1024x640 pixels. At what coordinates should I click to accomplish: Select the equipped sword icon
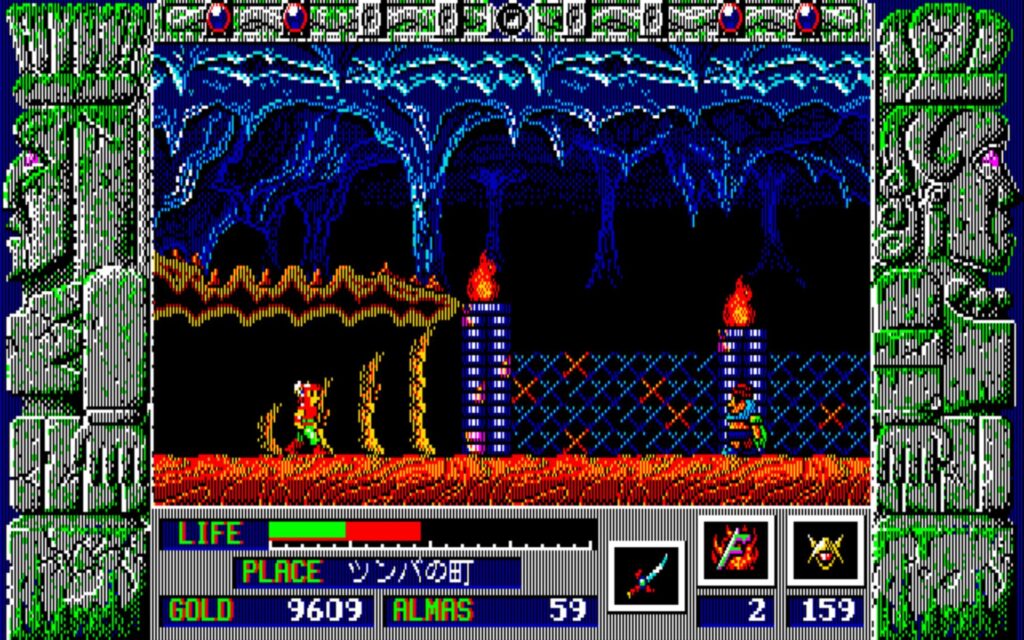646,576
